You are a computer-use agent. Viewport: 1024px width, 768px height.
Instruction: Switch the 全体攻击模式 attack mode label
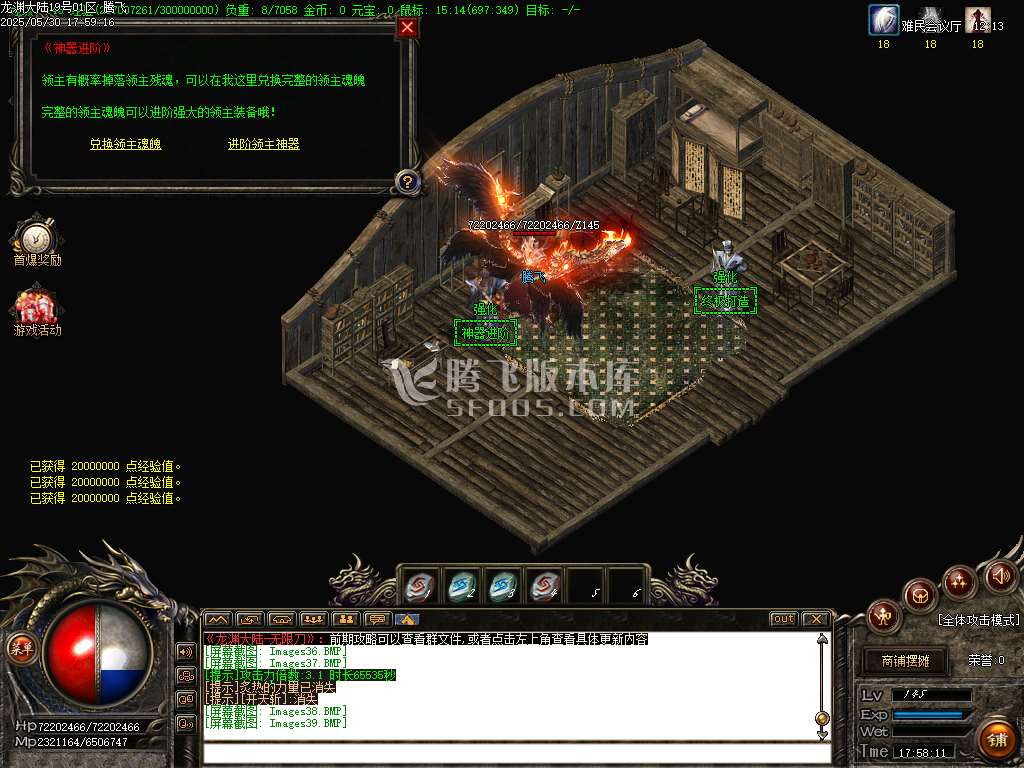point(977,620)
